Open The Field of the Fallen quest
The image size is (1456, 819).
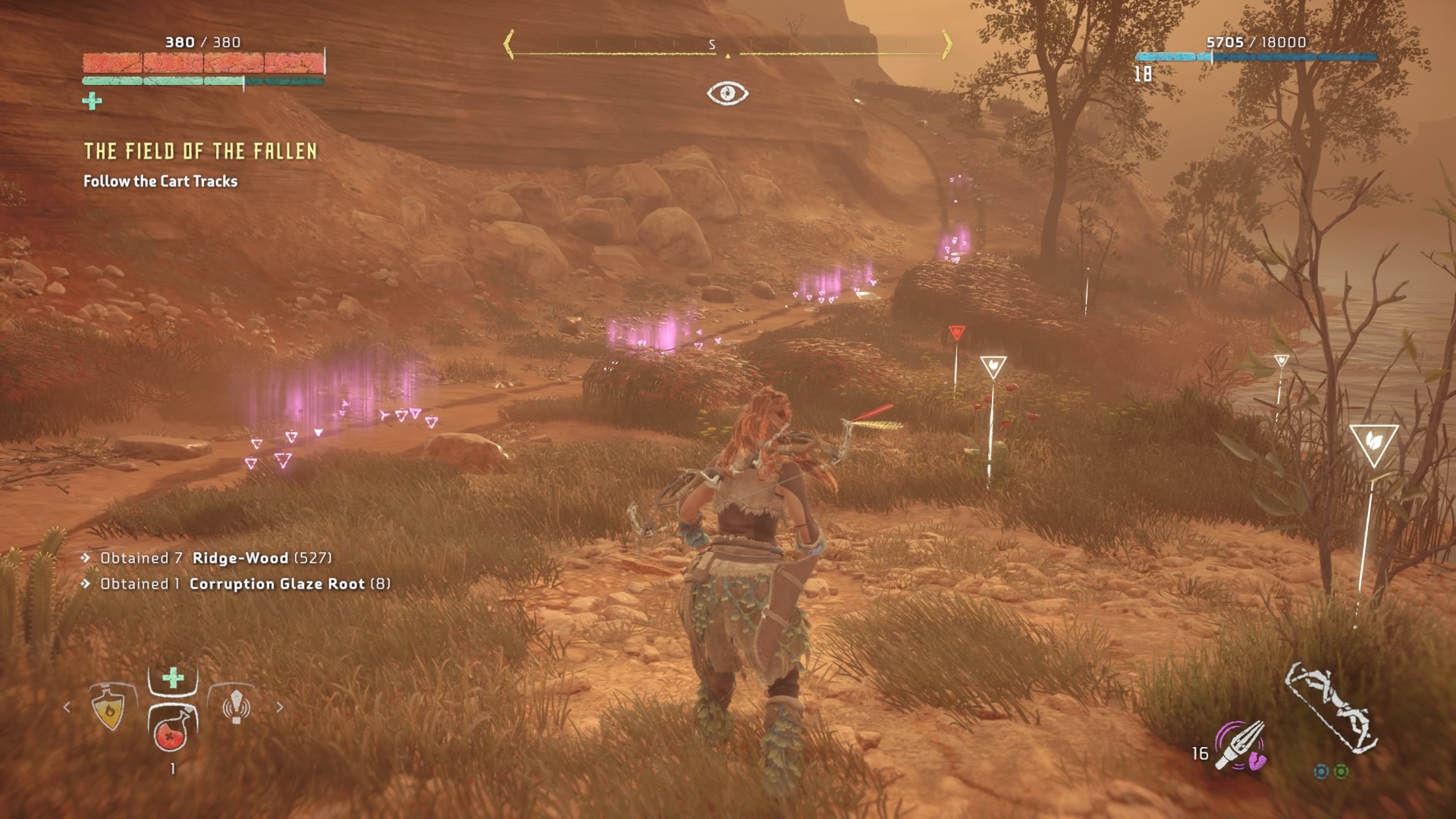pyautogui.click(x=200, y=152)
